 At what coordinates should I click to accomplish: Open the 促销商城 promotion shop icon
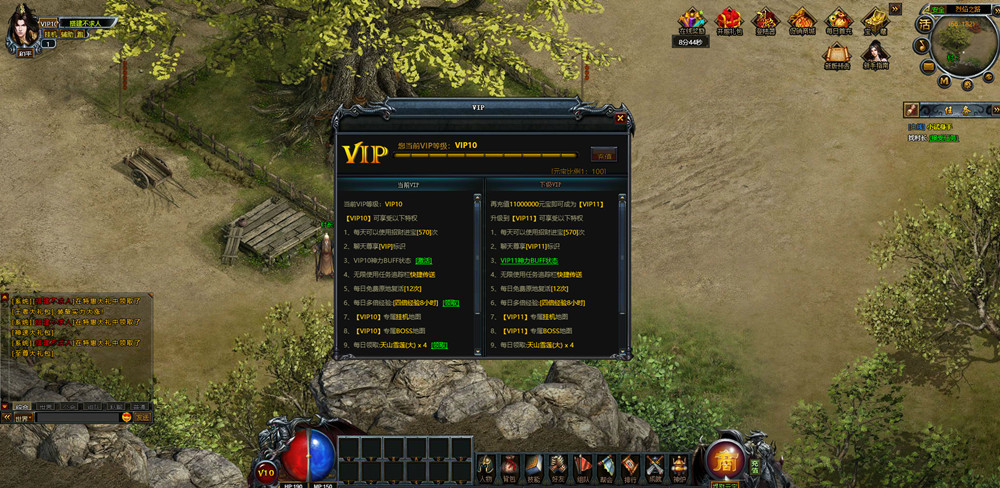click(x=802, y=20)
